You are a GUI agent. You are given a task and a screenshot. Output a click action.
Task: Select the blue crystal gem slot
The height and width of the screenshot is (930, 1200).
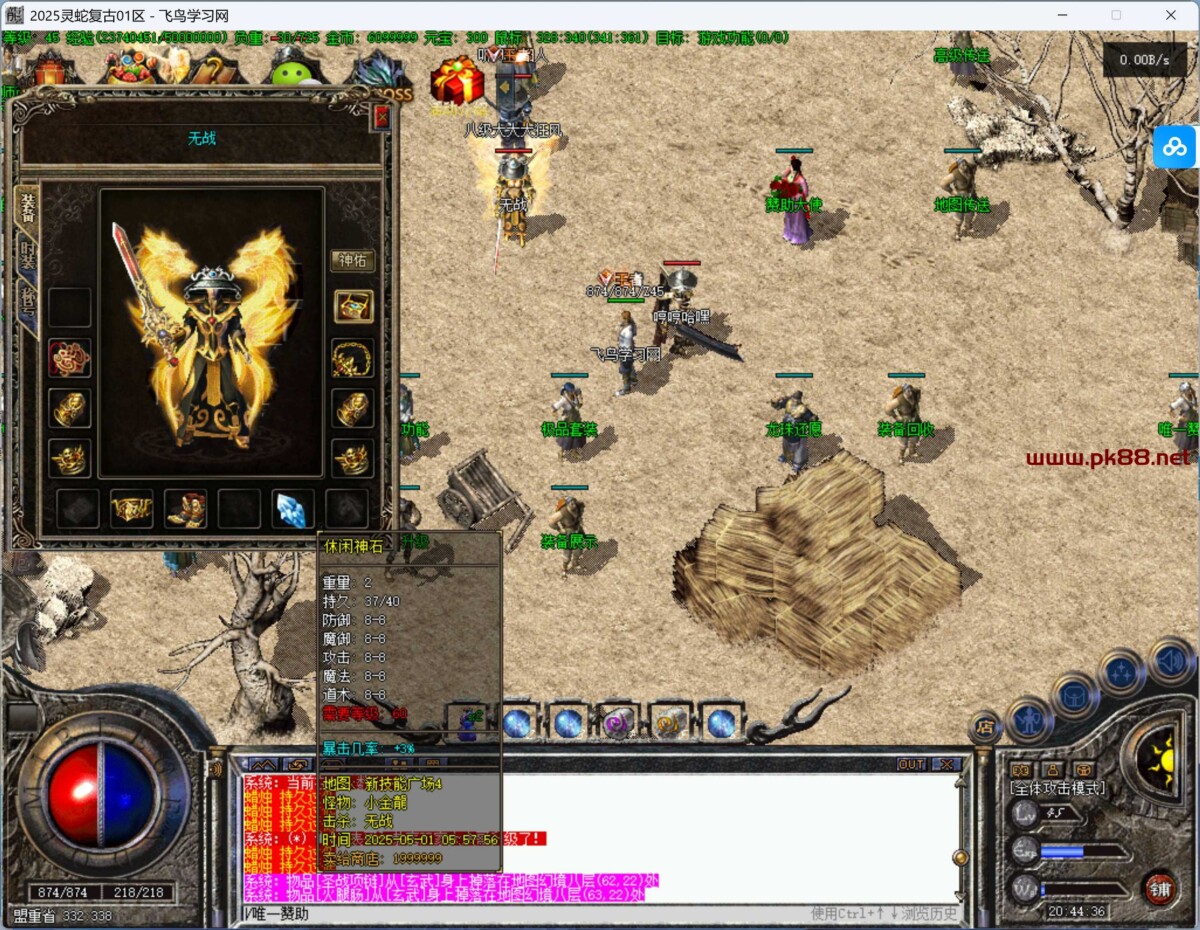pos(293,508)
